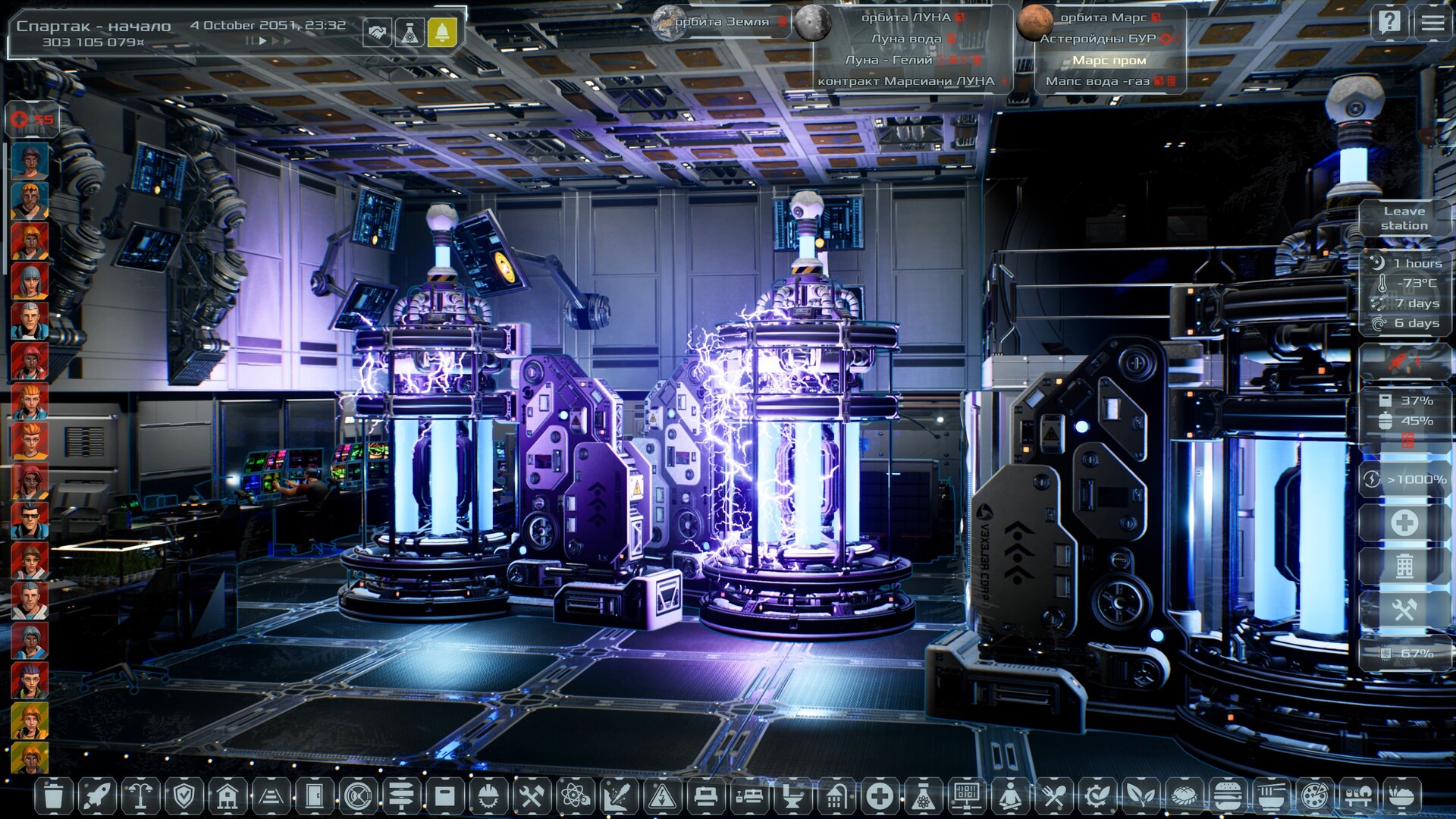Select the орбита Земля location
The image size is (1456, 819).
pos(721,22)
